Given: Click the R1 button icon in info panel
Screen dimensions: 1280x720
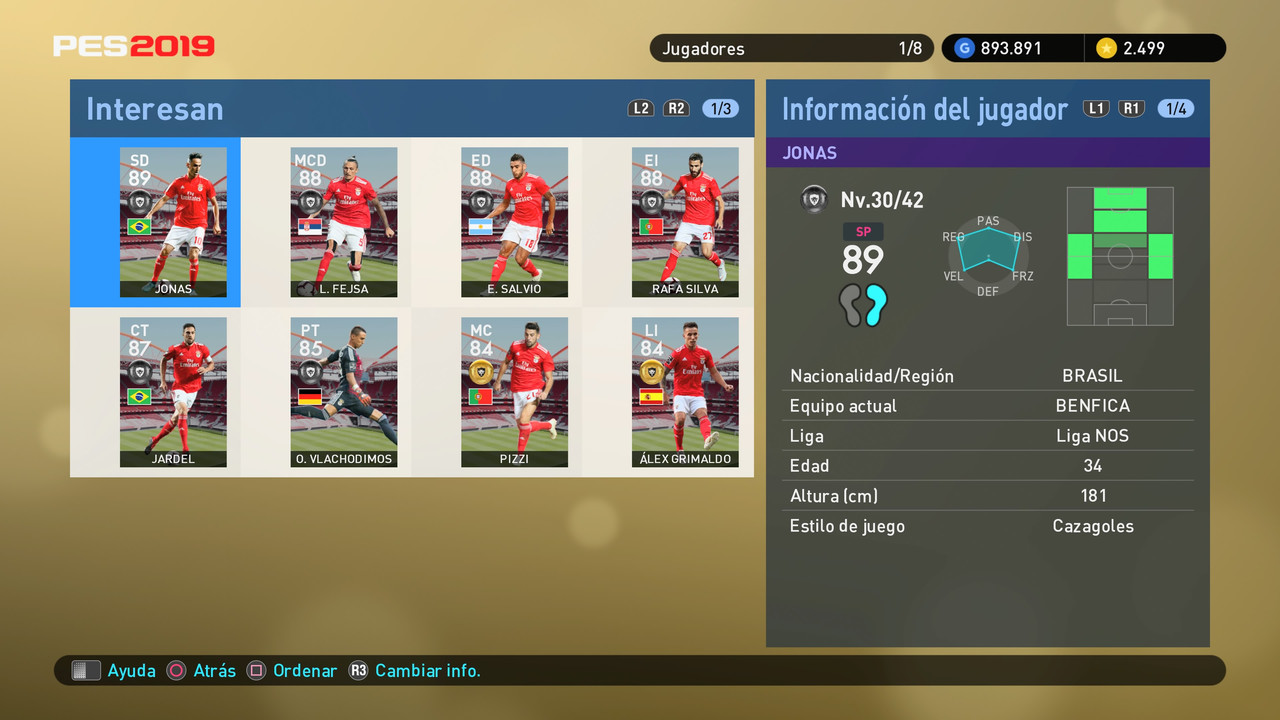Looking at the screenshot, I should 1131,108.
